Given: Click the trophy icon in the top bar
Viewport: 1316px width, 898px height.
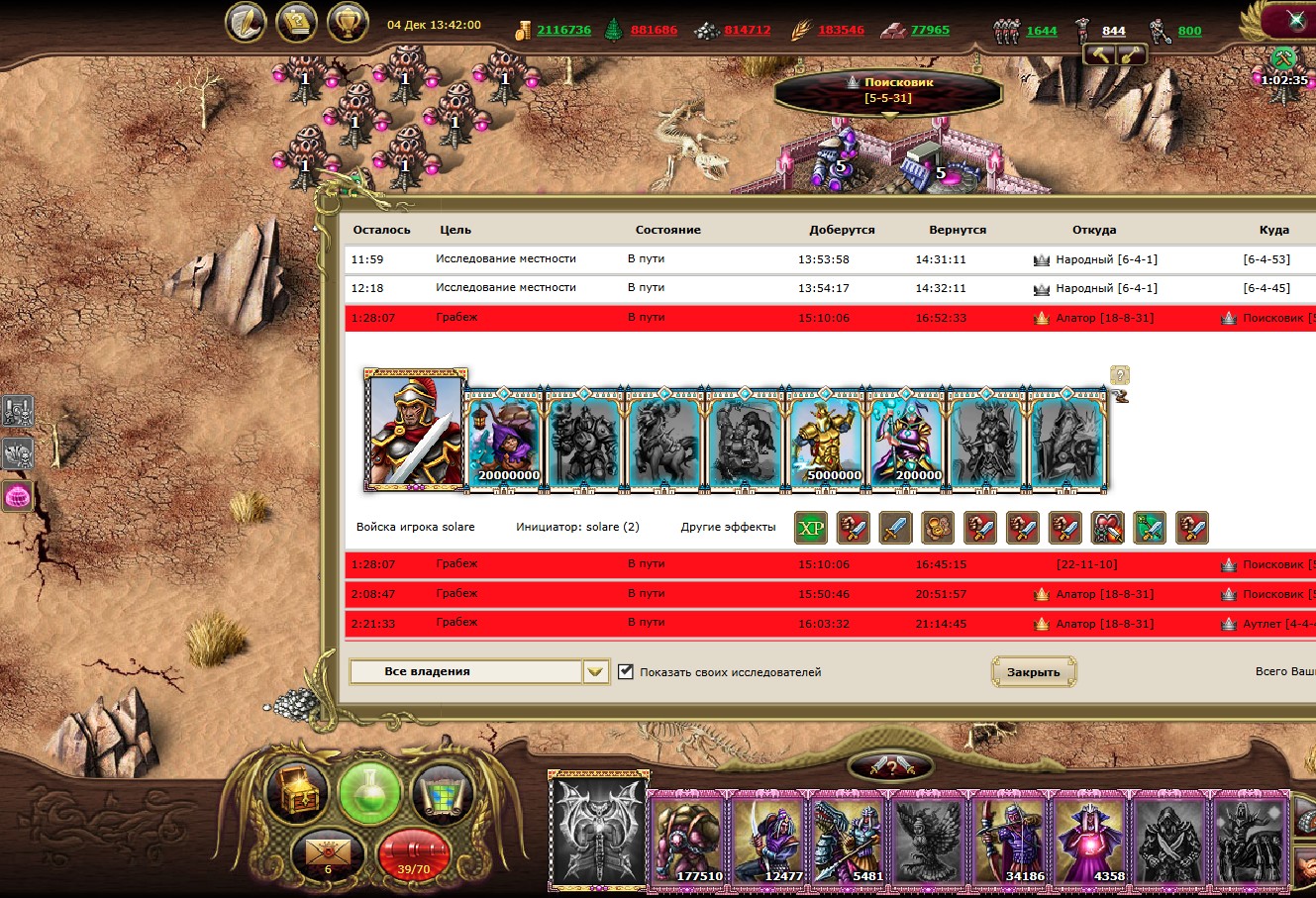Looking at the screenshot, I should click(348, 23).
